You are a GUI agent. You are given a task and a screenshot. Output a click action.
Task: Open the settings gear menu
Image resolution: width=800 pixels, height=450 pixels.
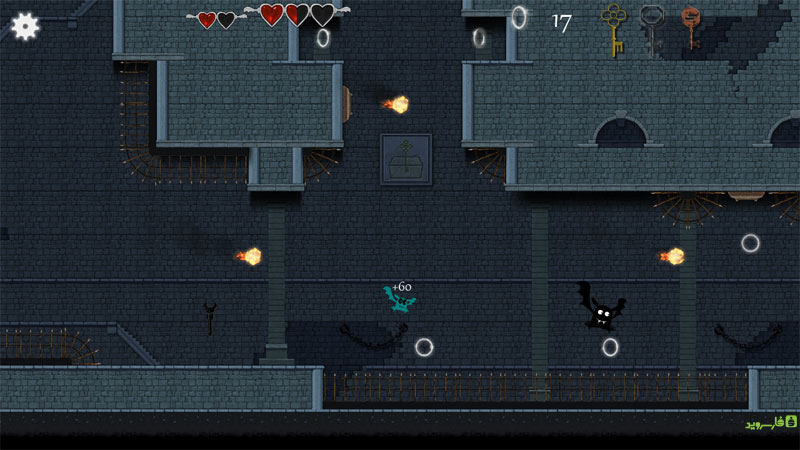[25, 26]
